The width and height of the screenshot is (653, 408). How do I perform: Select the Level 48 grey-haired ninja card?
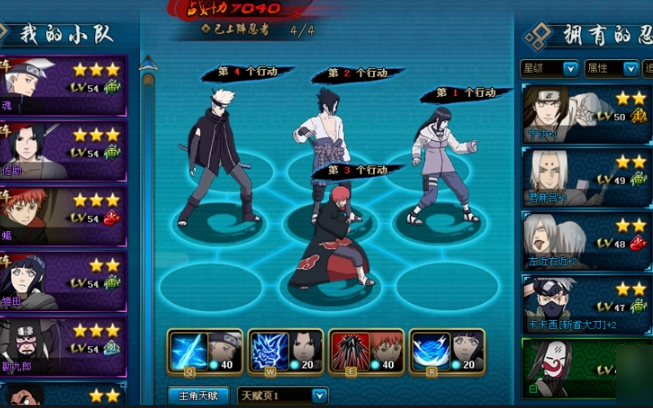pos(585,241)
